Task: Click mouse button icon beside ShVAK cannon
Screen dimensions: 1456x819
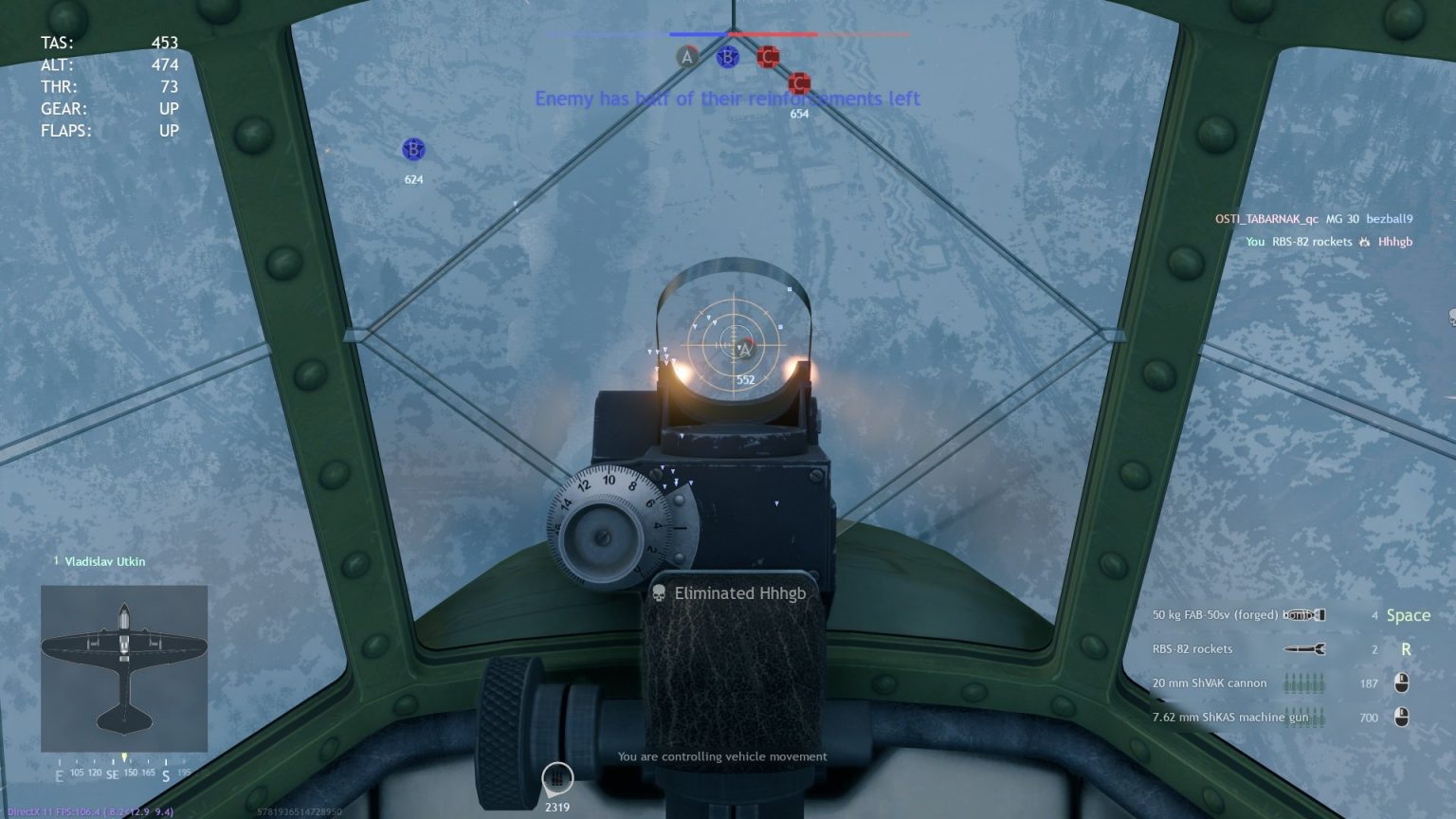Action: (1401, 682)
